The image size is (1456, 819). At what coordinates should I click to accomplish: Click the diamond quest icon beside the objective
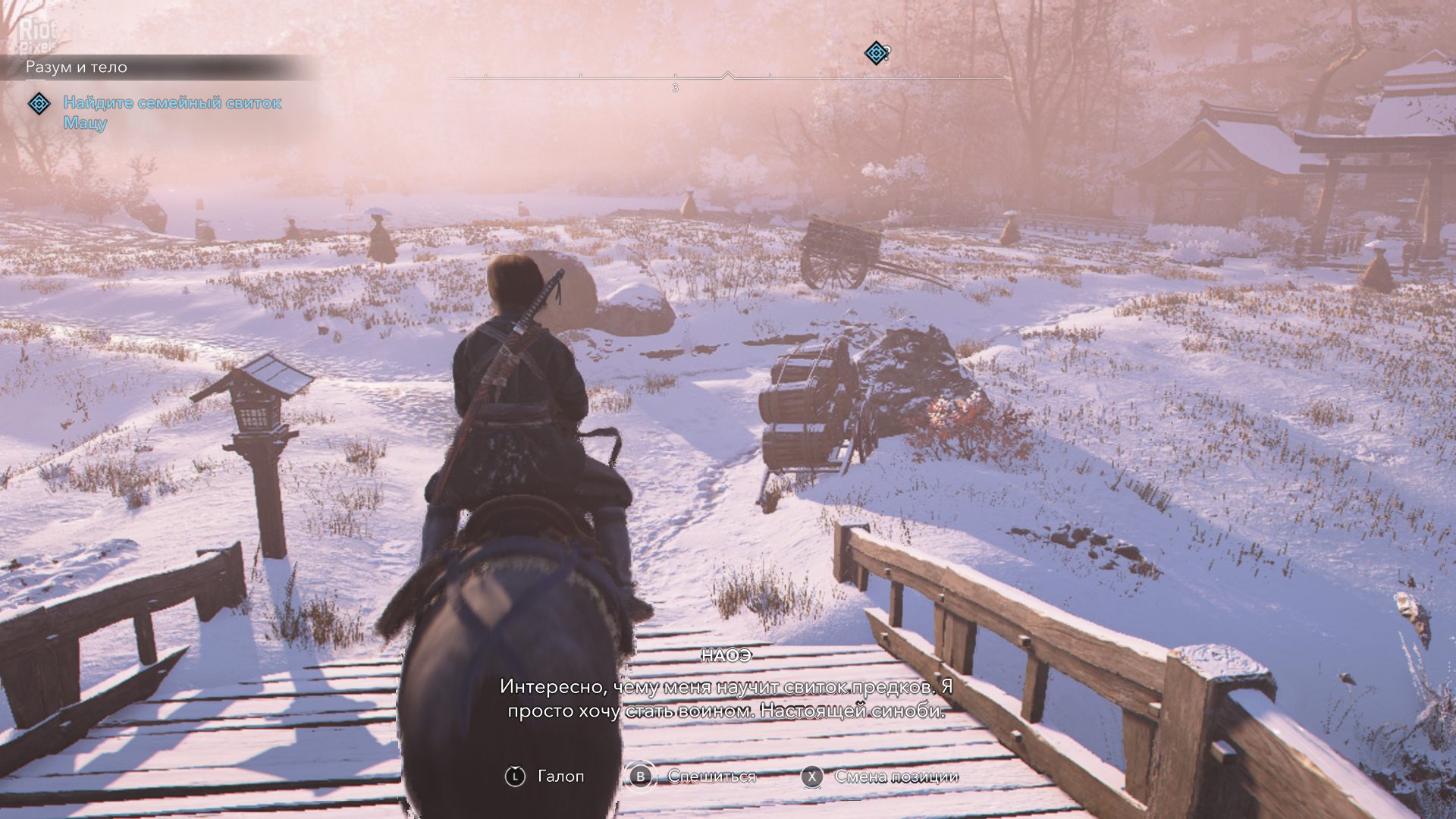tap(39, 103)
